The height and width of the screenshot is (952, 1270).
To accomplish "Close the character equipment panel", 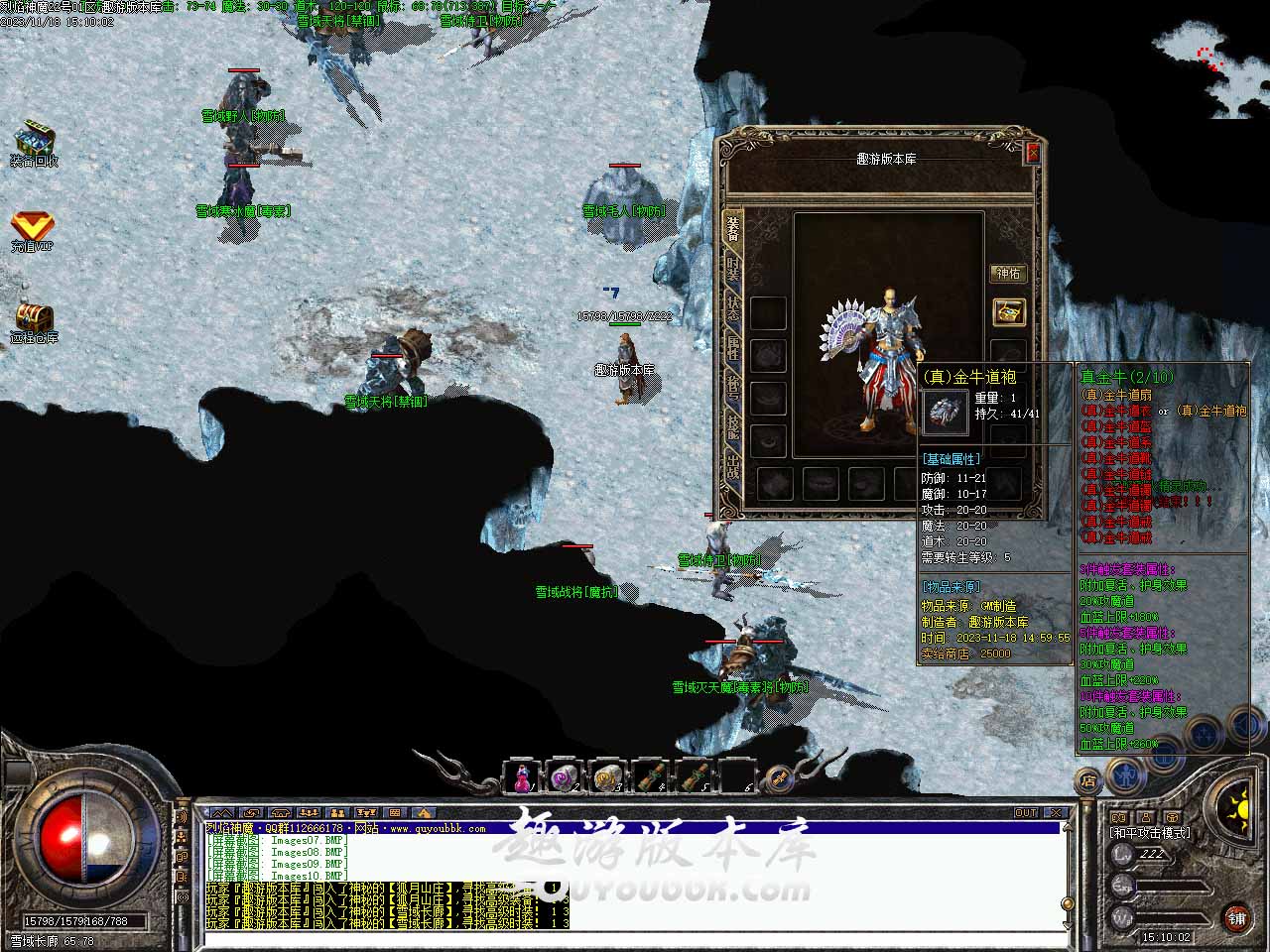I will coord(1033,153).
